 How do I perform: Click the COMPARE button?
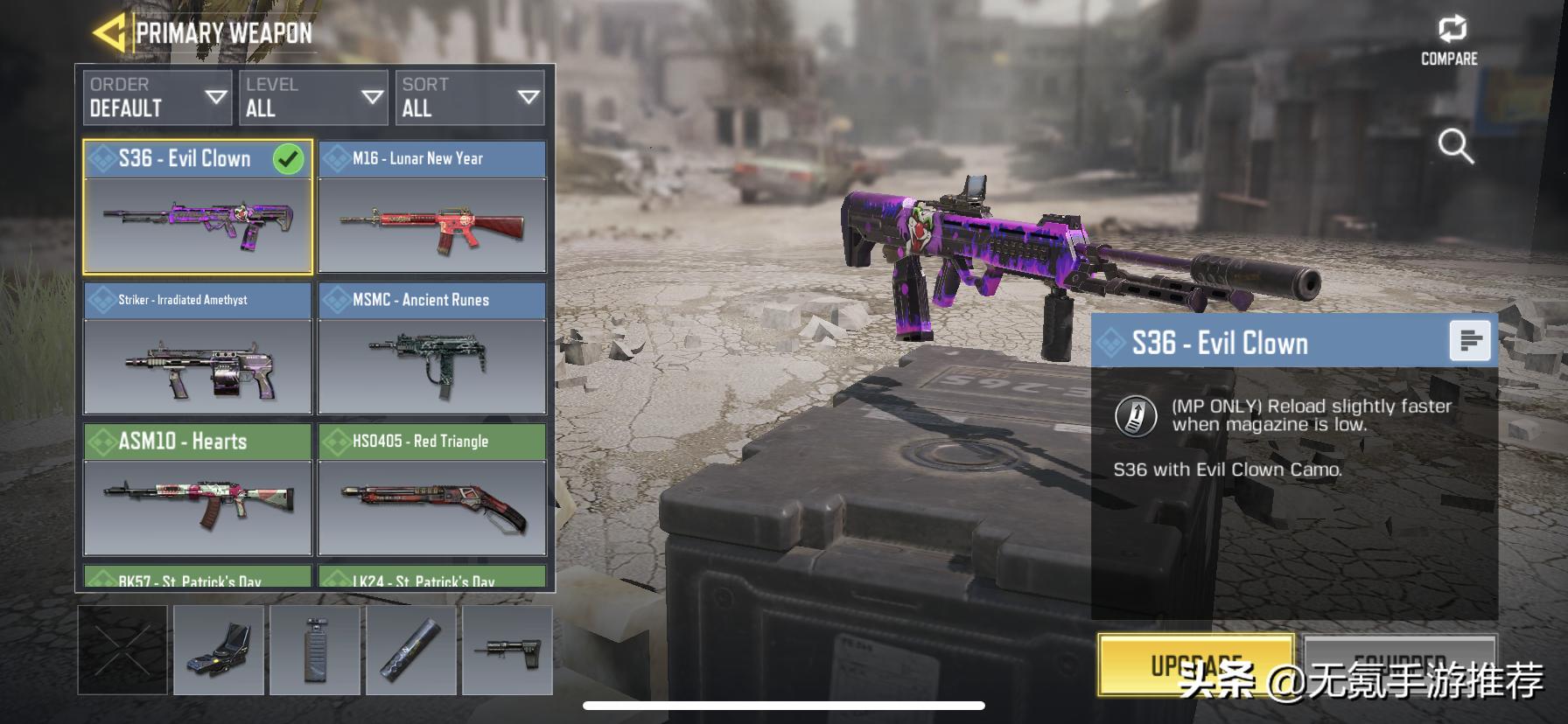[1449, 41]
